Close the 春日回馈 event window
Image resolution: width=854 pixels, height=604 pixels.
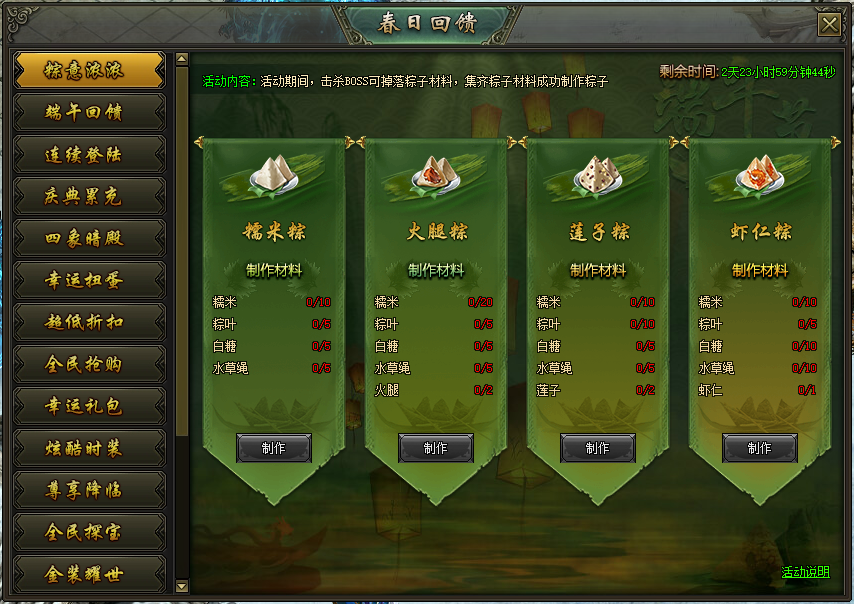pos(828,25)
